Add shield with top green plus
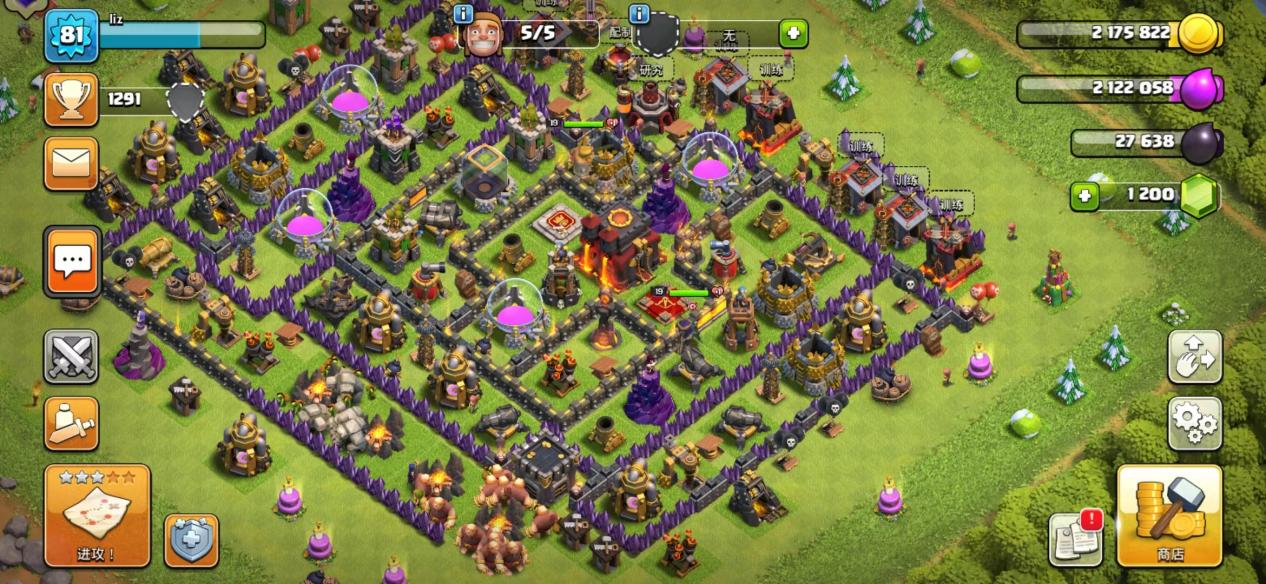 (x=794, y=33)
